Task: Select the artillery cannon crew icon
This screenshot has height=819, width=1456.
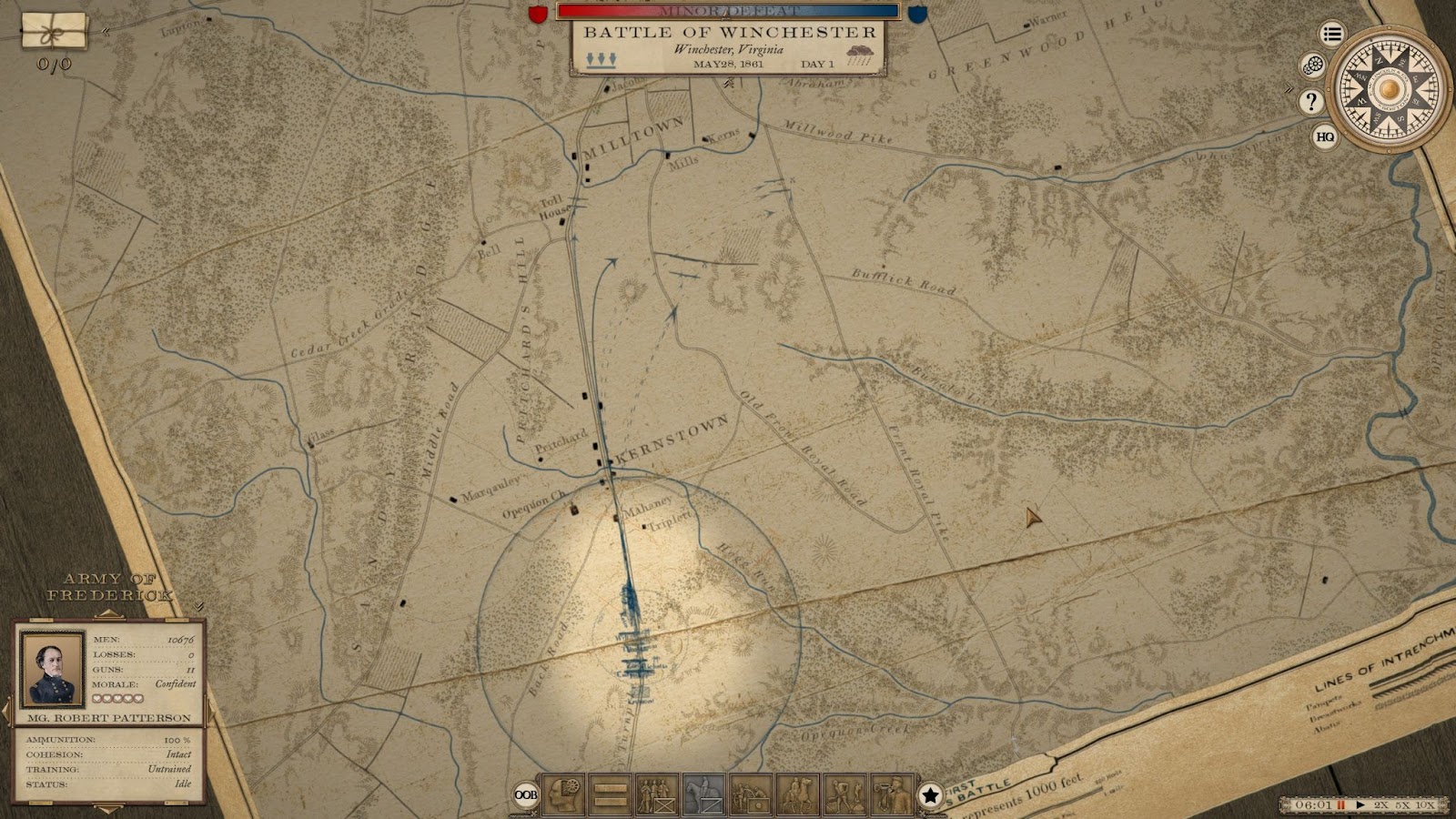Action: pyautogui.click(x=751, y=794)
